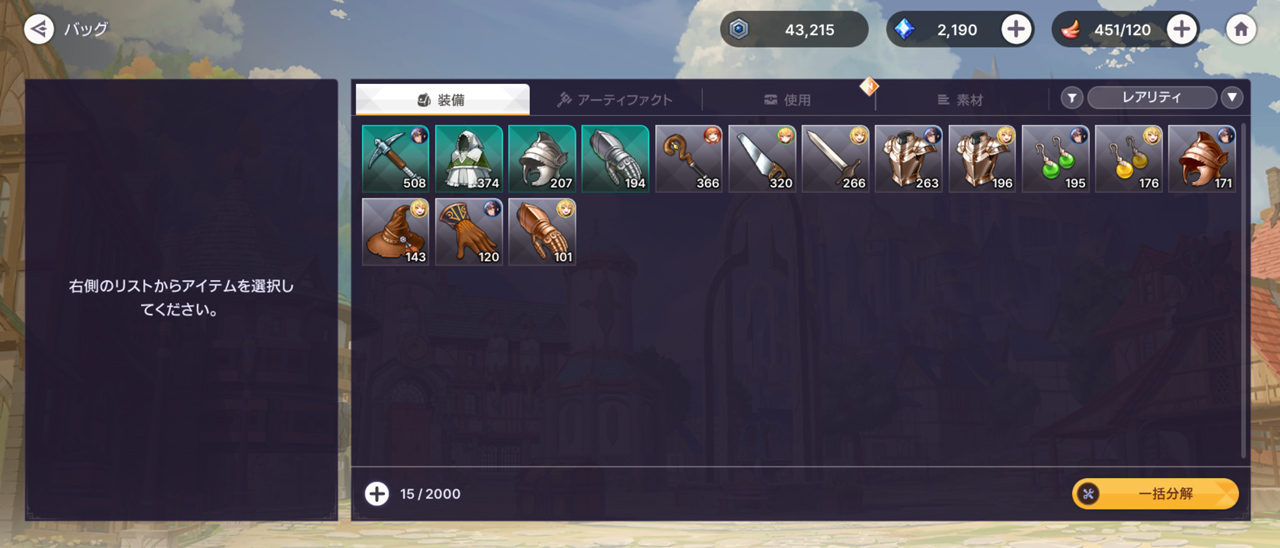This screenshot has width=1280, height=548.
Task: Pick the brown witch hat 143
Action: [395, 231]
